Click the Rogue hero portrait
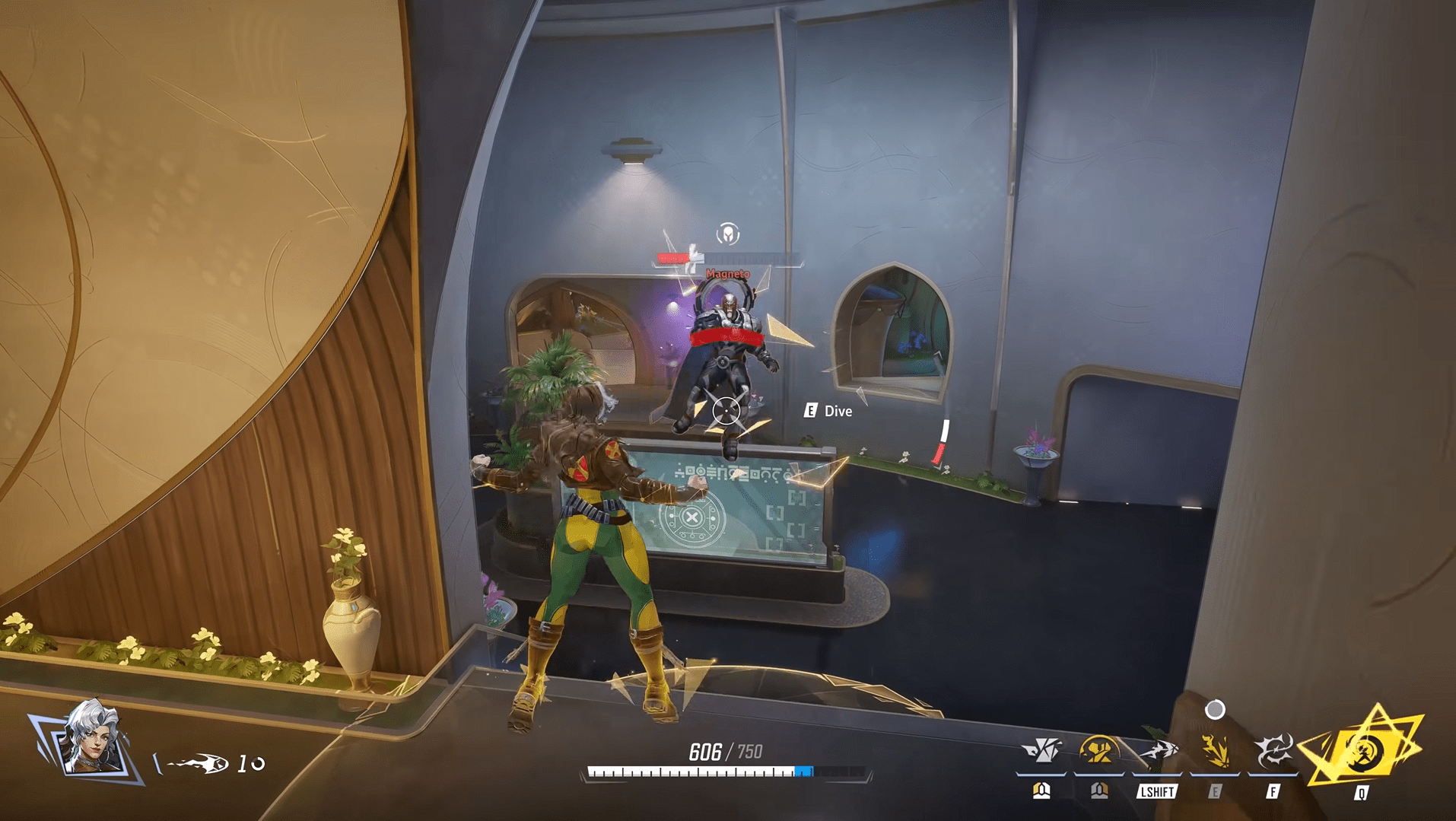This screenshot has height=821, width=1456. tap(91, 738)
